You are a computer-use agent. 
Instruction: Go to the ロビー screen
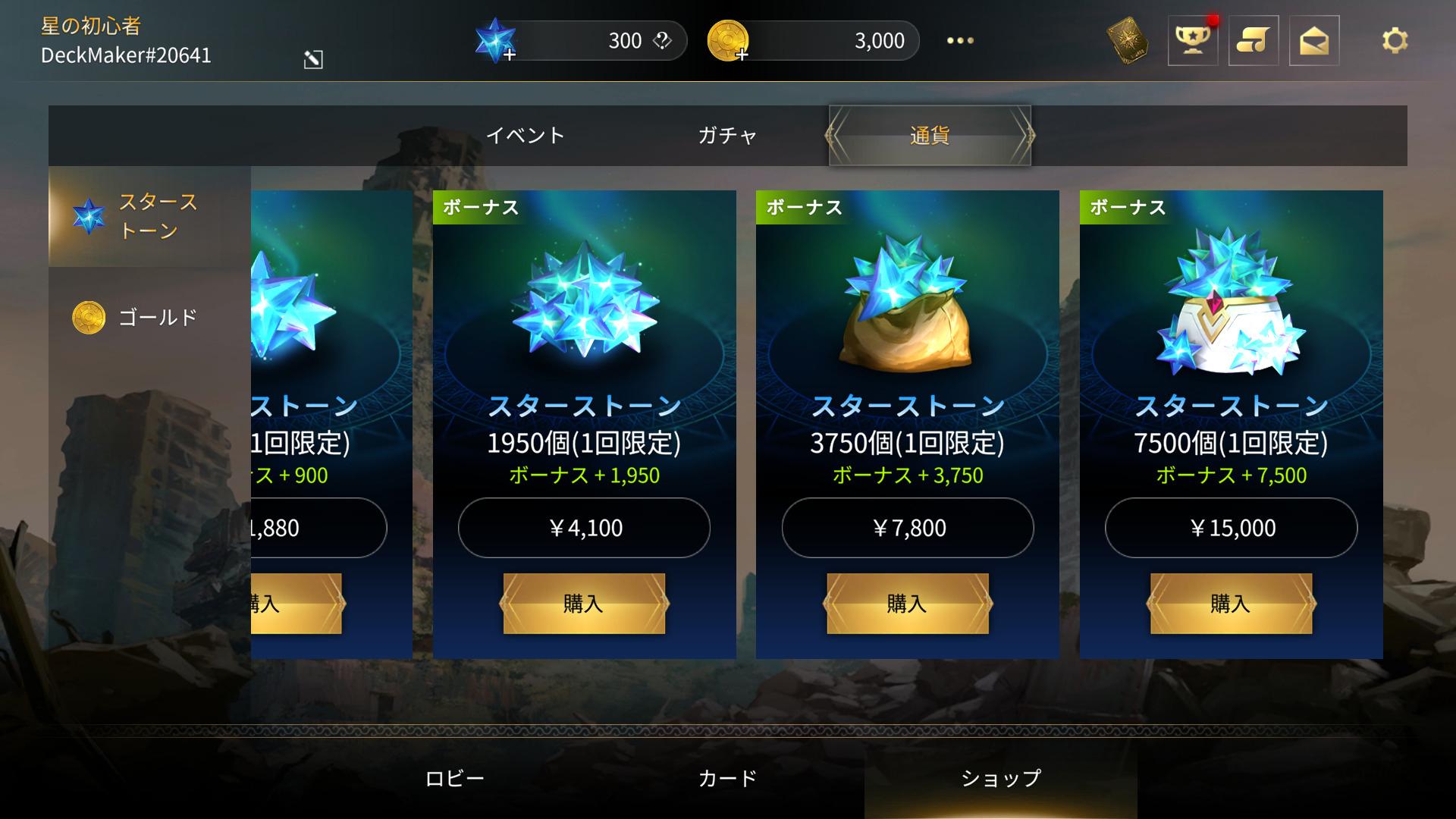tap(454, 779)
